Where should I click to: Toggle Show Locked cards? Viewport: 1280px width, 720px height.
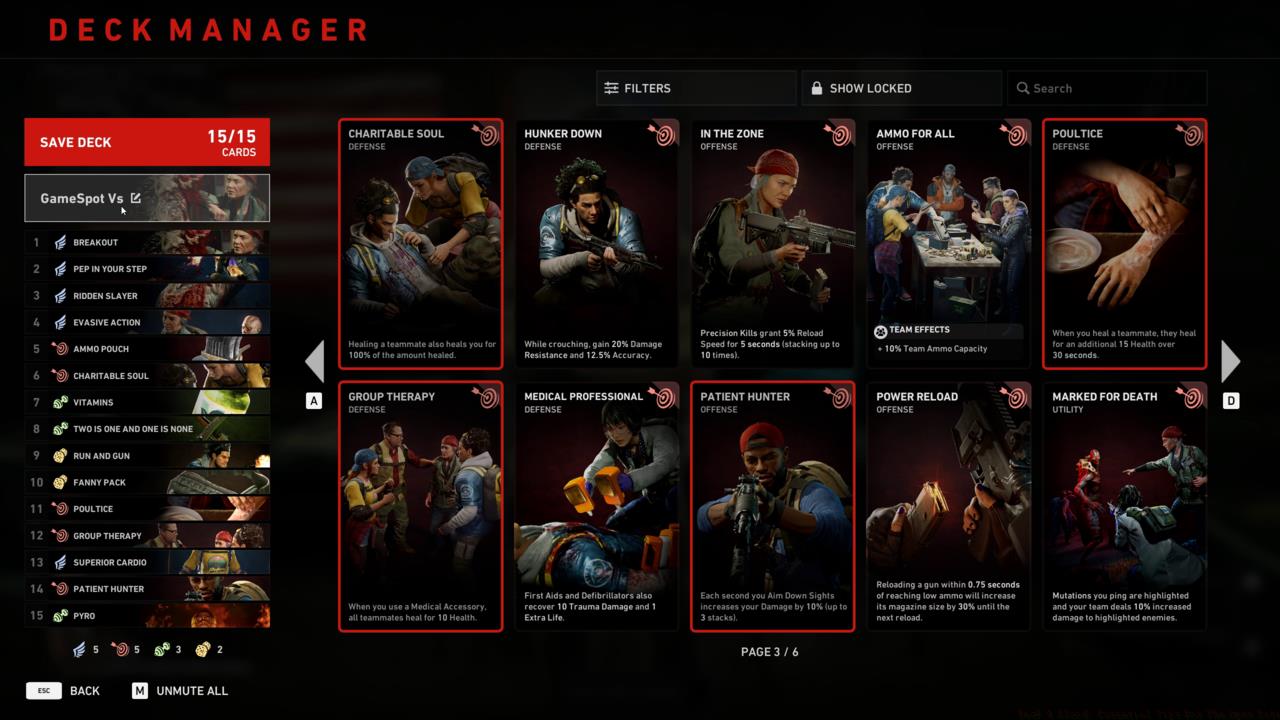[x=901, y=88]
